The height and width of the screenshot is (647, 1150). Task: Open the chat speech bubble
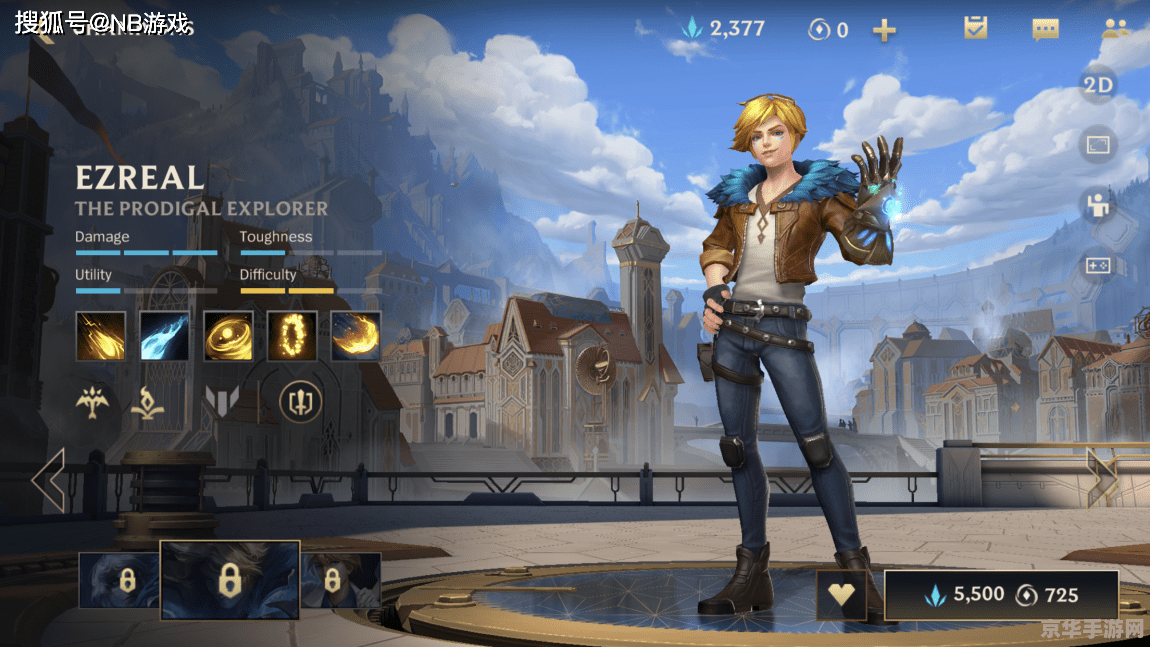click(x=1045, y=29)
